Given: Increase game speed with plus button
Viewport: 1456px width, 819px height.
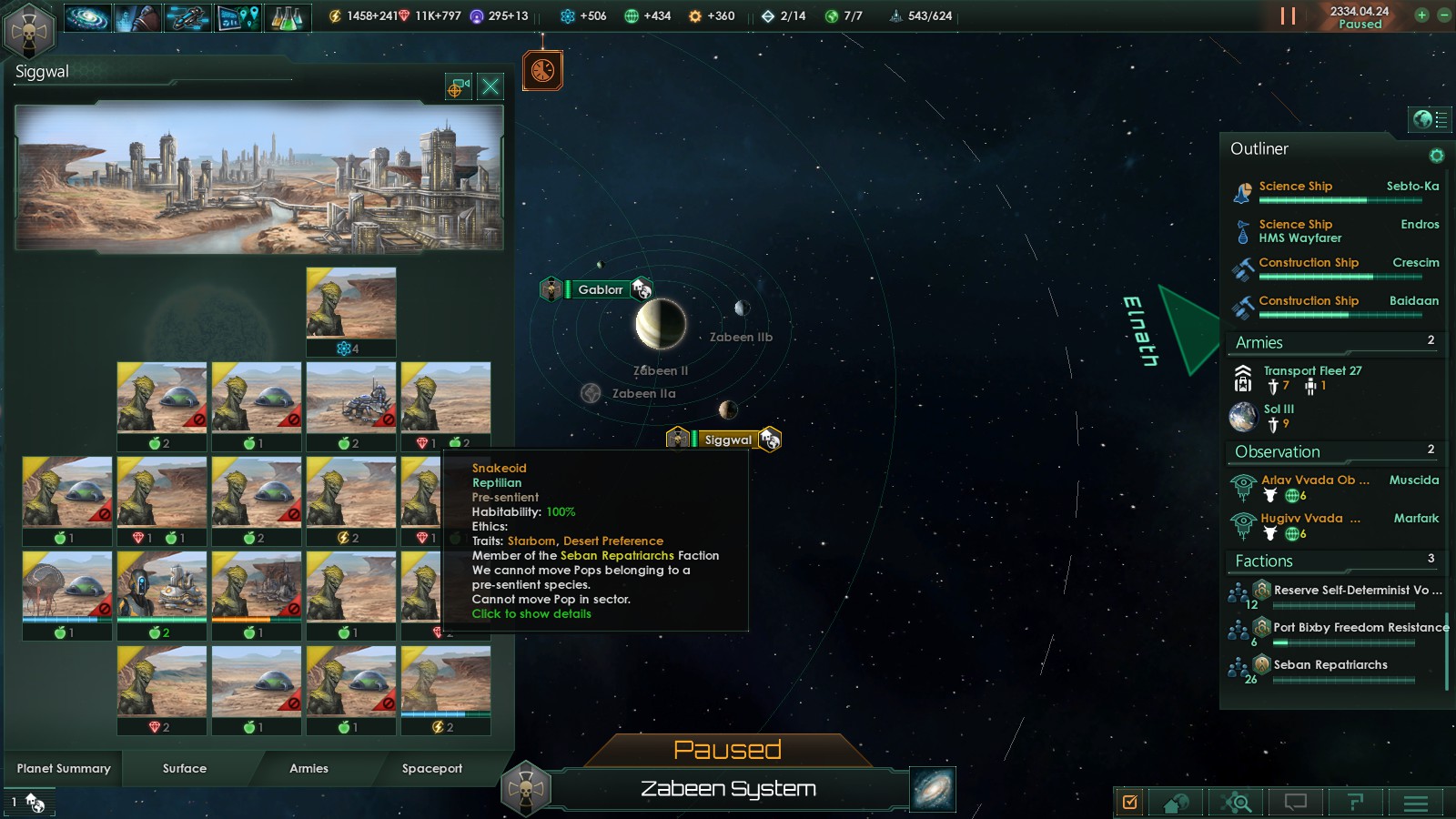Looking at the screenshot, I should (x=1421, y=15).
